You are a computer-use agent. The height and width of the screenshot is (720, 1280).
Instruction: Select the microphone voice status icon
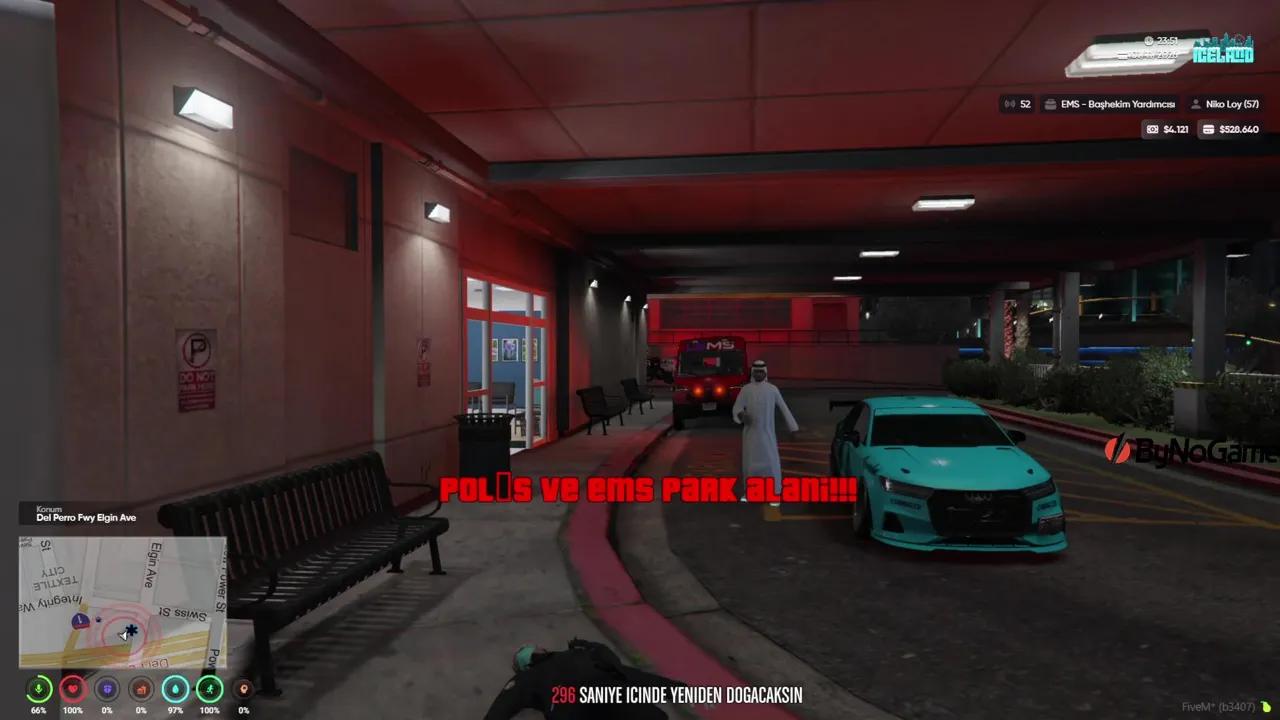coord(38,689)
